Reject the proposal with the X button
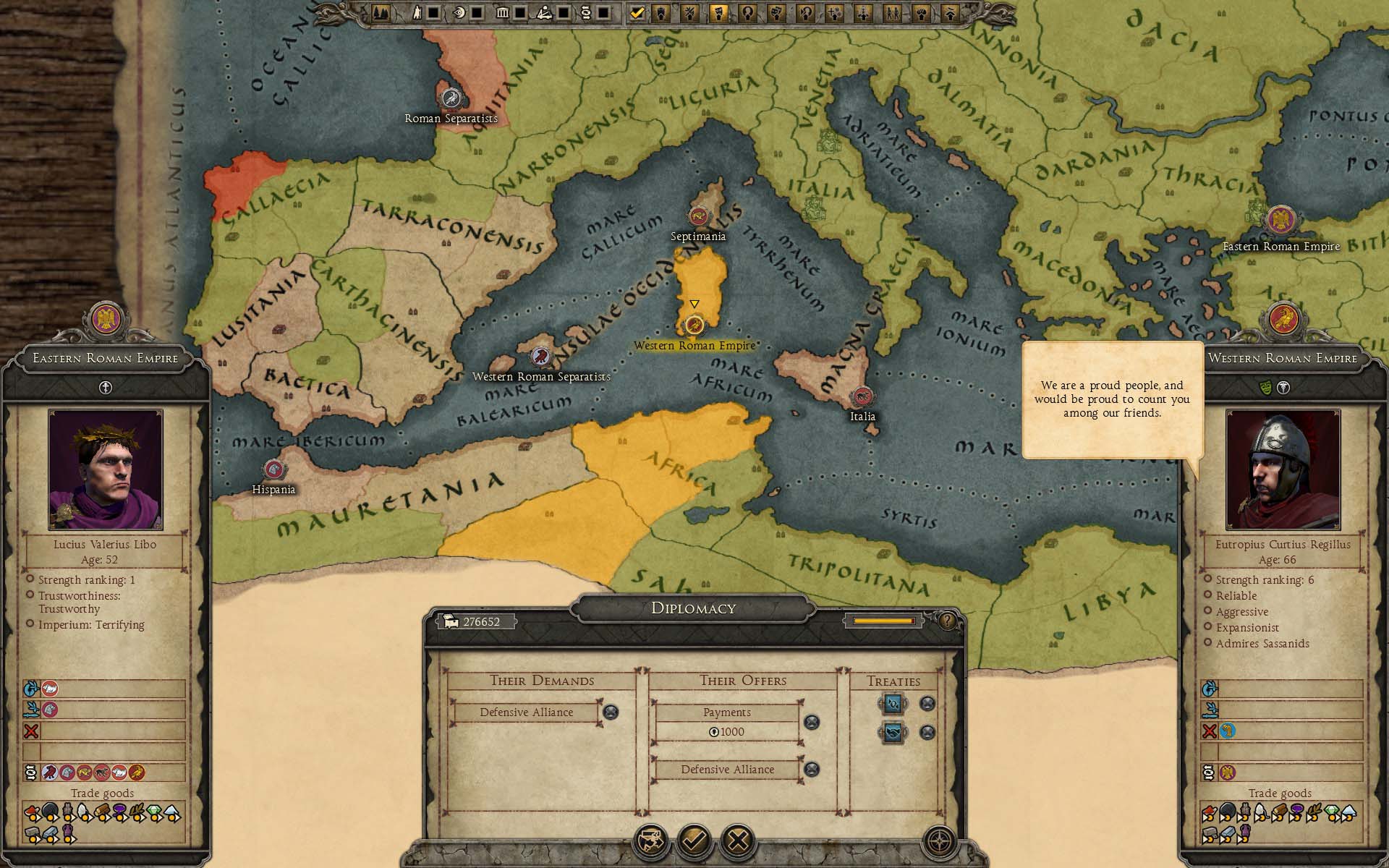This screenshot has width=1389, height=868. [738, 841]
